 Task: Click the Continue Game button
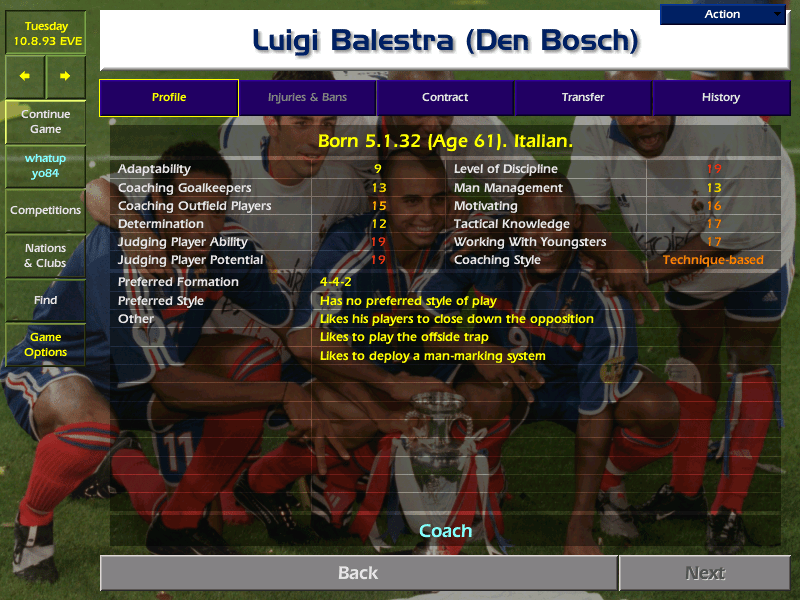pyautogui.click(x=45, y=122)
